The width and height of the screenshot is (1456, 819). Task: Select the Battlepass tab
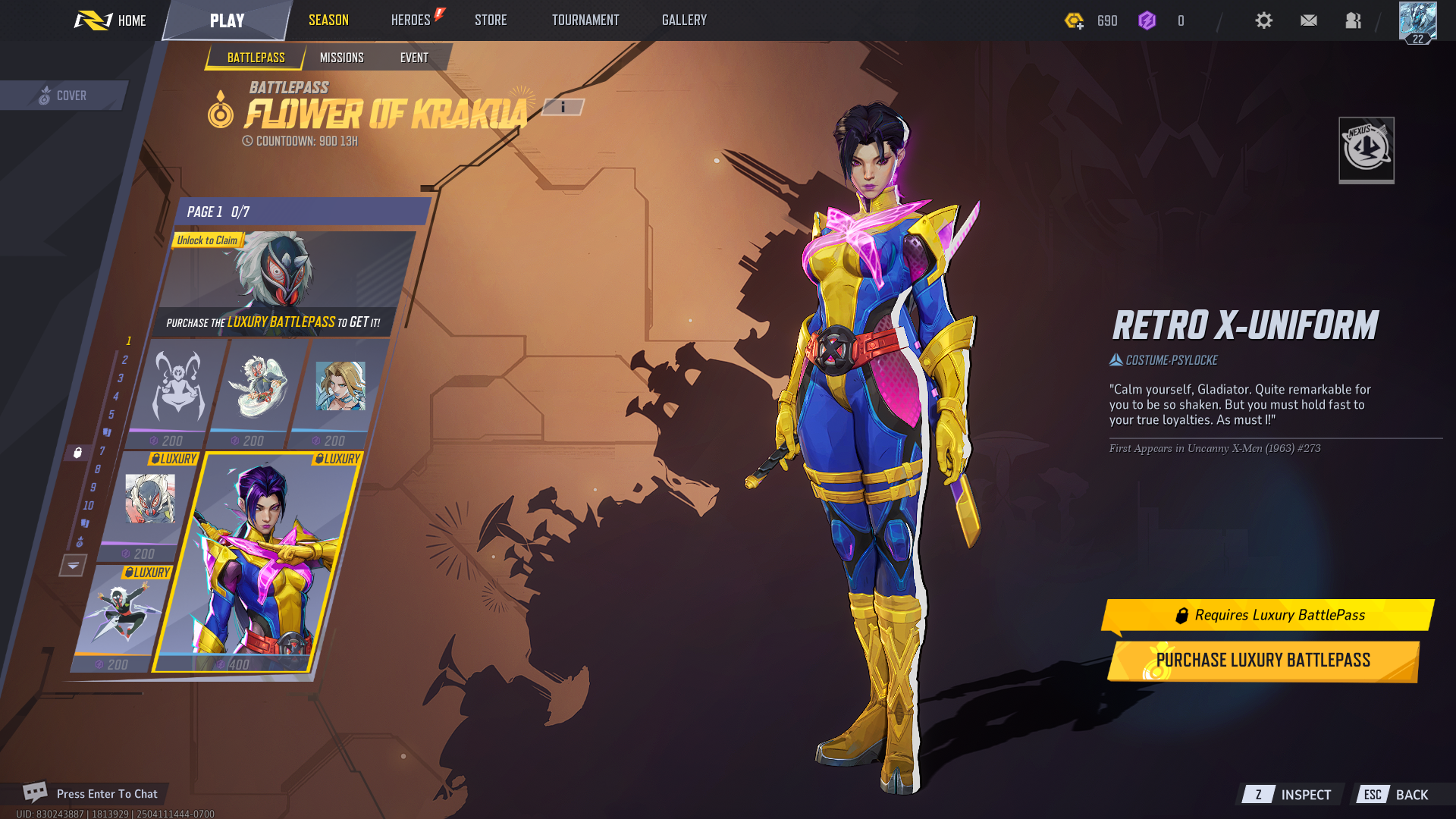pyautogui.click(x=256, y=58)
